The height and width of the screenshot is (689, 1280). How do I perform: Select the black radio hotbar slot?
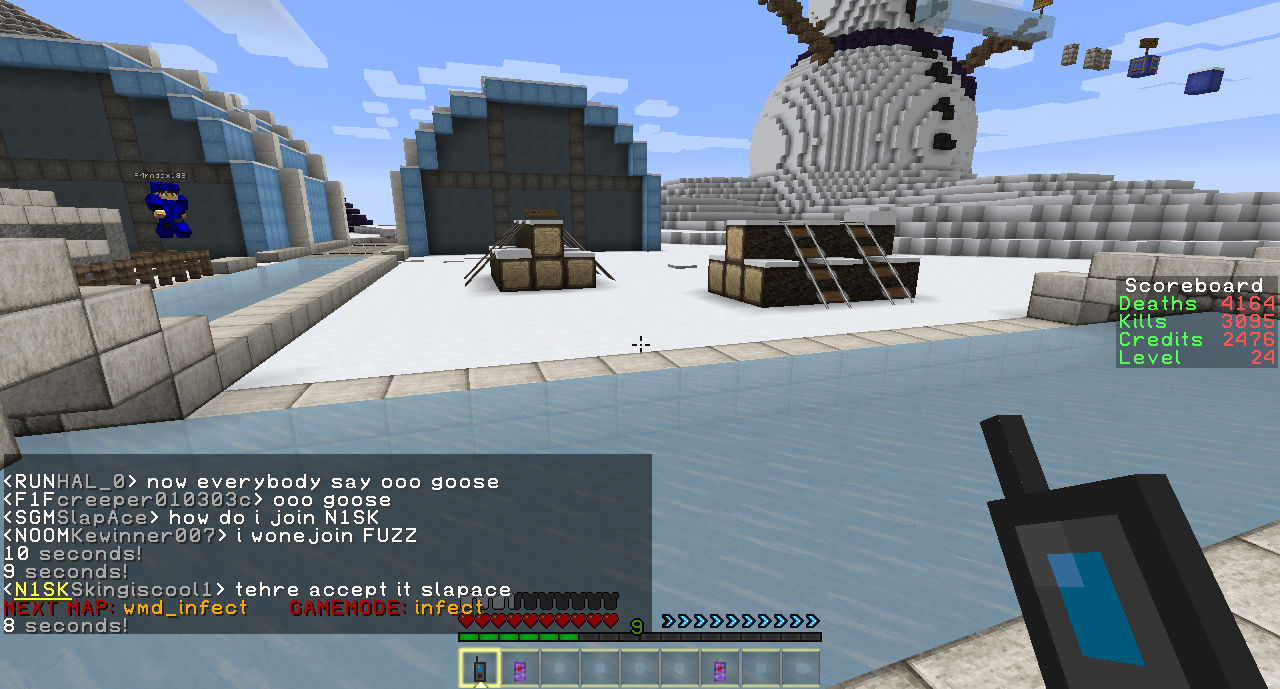point(480,668)
